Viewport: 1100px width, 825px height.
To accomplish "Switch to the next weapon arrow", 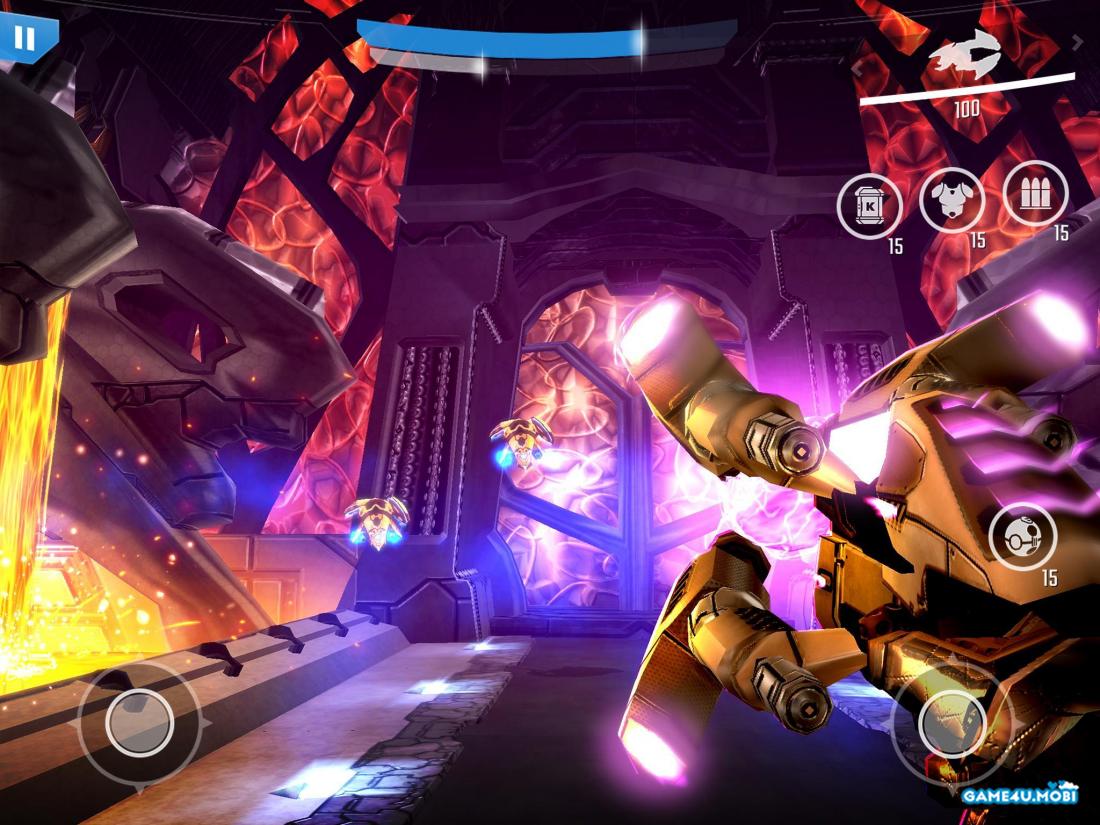I will (1077, 42).
